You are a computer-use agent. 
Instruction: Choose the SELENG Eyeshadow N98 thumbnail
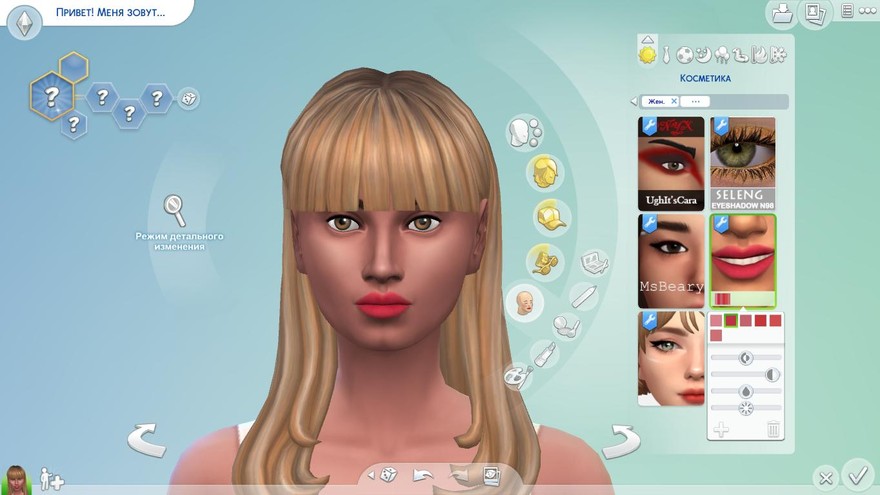pos(742,163)
